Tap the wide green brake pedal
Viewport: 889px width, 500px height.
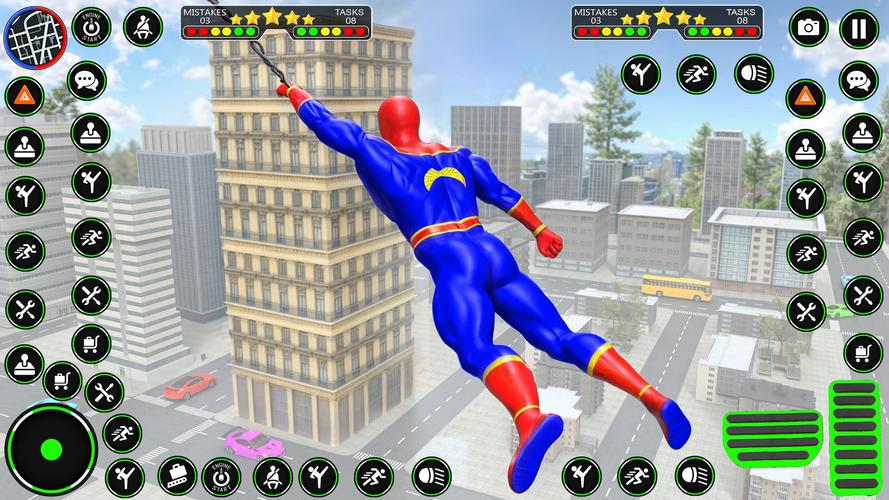click(x=771, y=436)
